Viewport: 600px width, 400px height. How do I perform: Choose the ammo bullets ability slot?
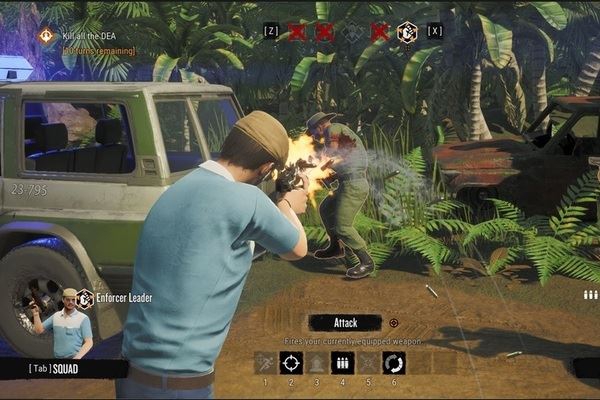342,363
